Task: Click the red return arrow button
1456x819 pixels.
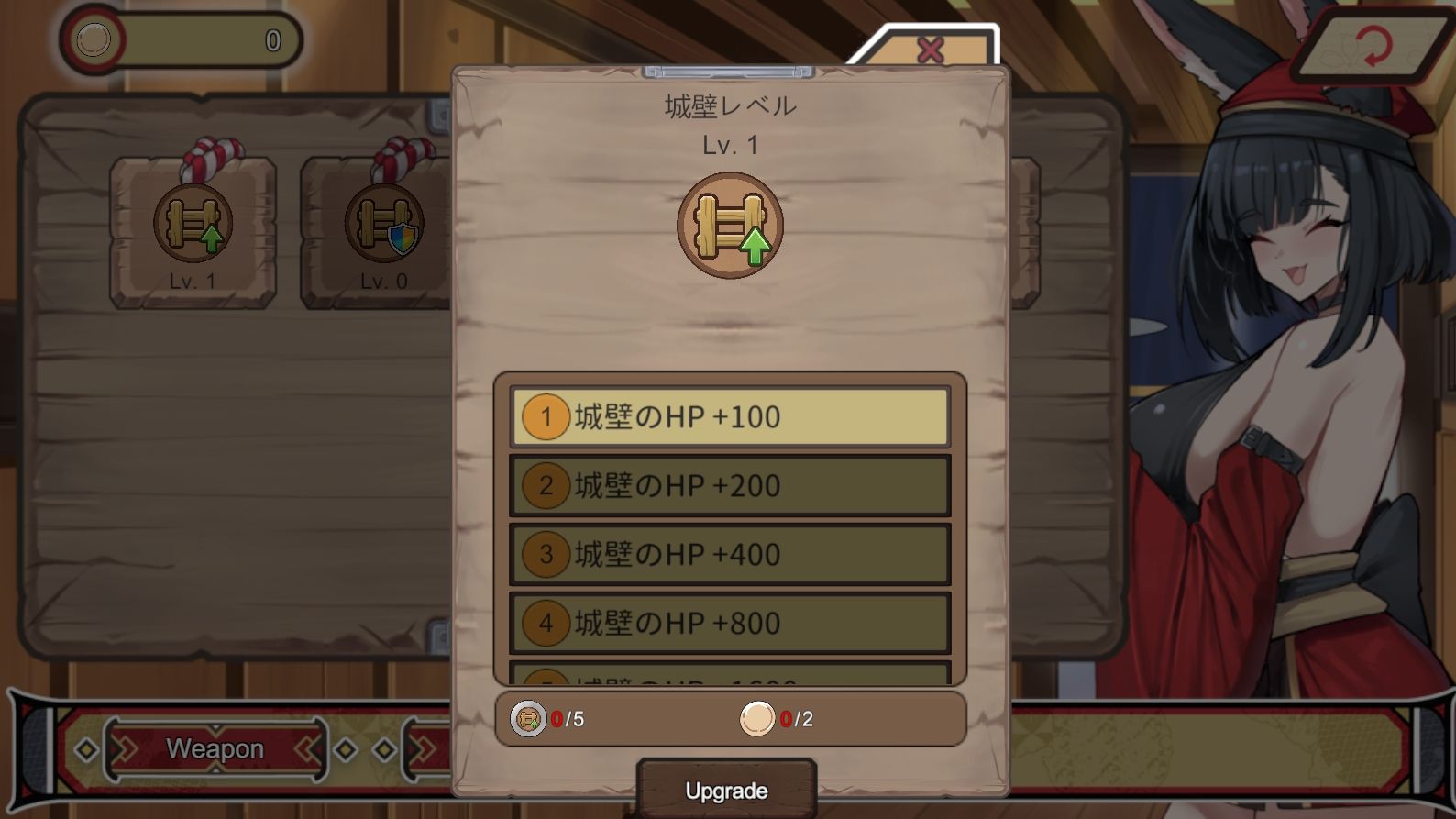Action: [x=1372, y=46]
